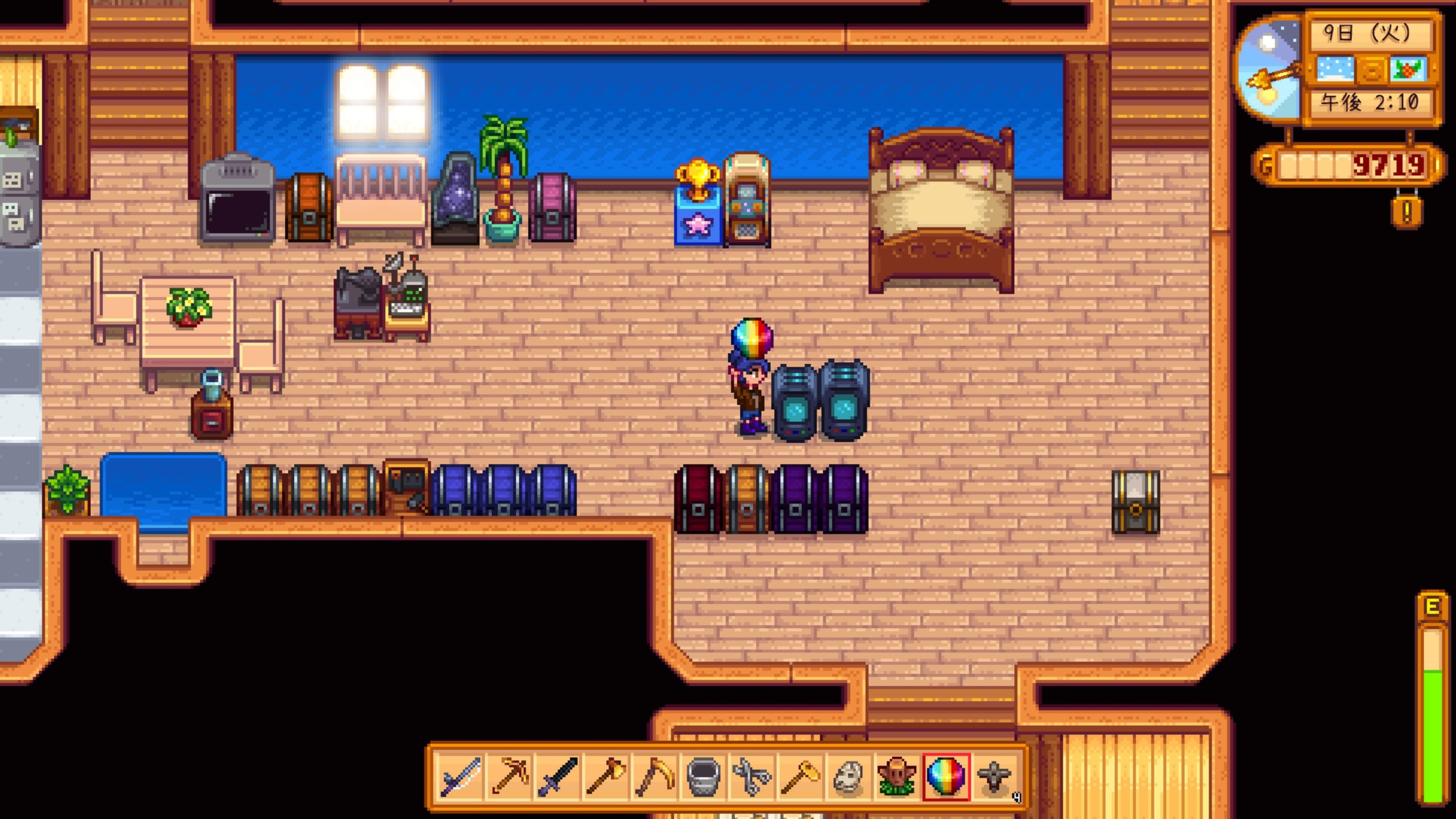Select the metal milk pail slot

(703, 776)
